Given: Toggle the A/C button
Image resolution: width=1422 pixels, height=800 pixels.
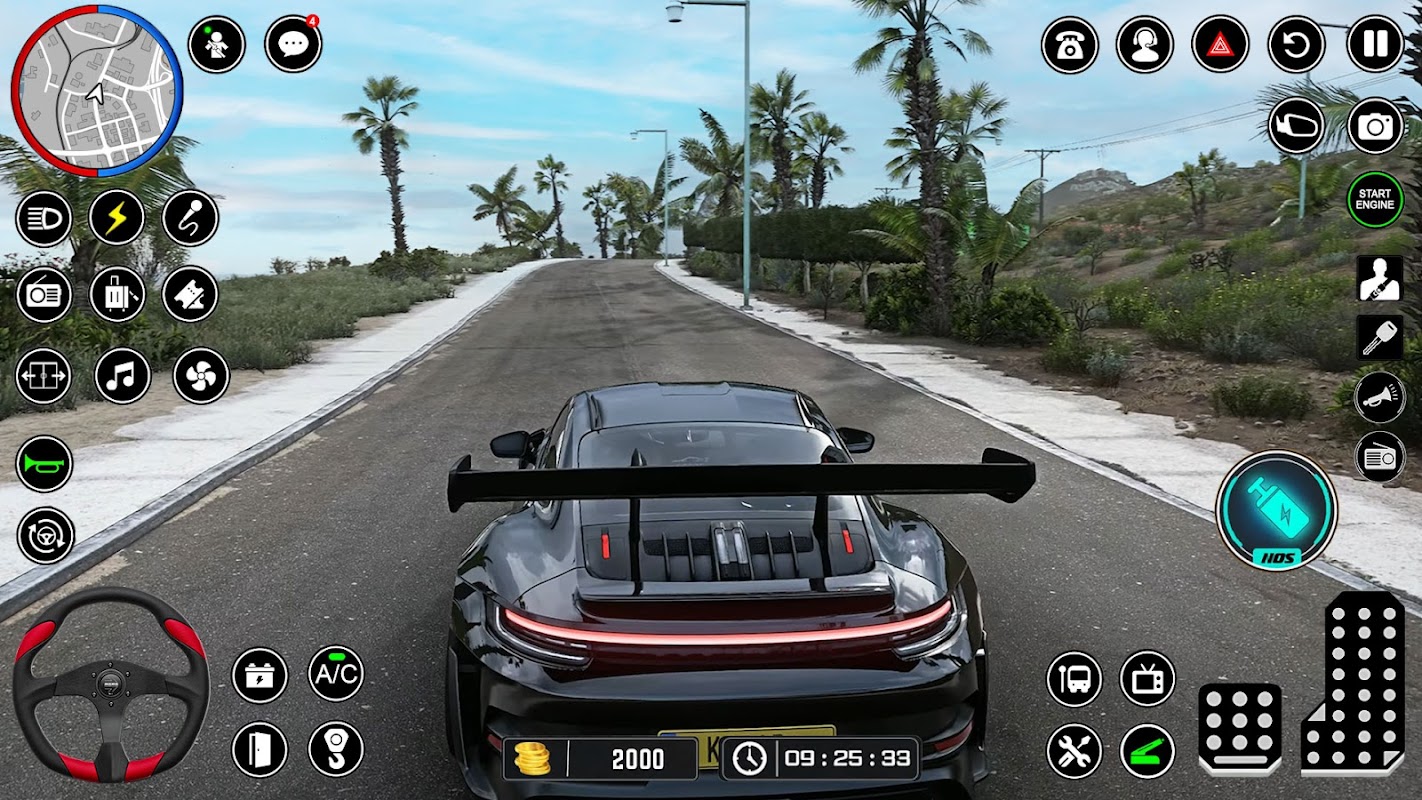Looking at the screenshot, I should [335, 673].
